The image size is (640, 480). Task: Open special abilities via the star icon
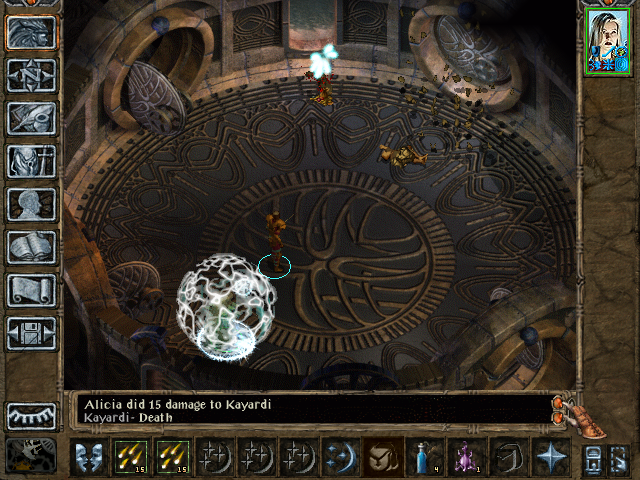click(550, 458)
